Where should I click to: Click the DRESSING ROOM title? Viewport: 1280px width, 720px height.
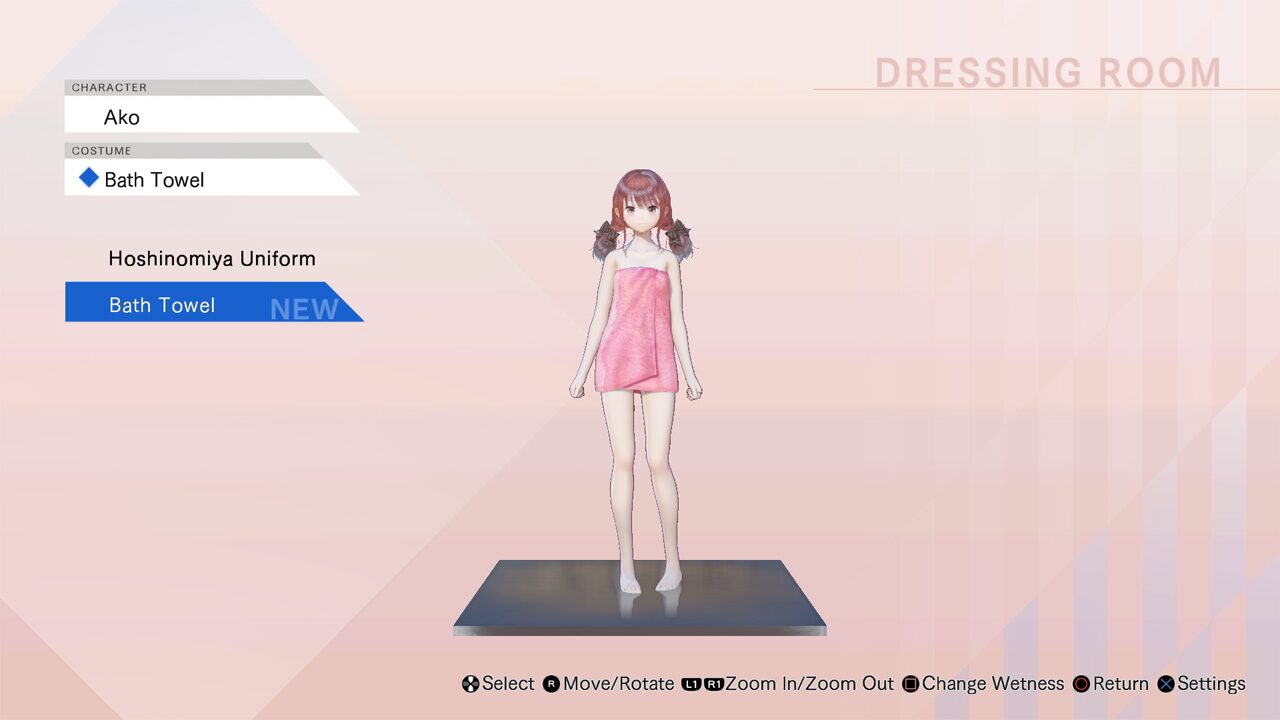(1047, 72)
